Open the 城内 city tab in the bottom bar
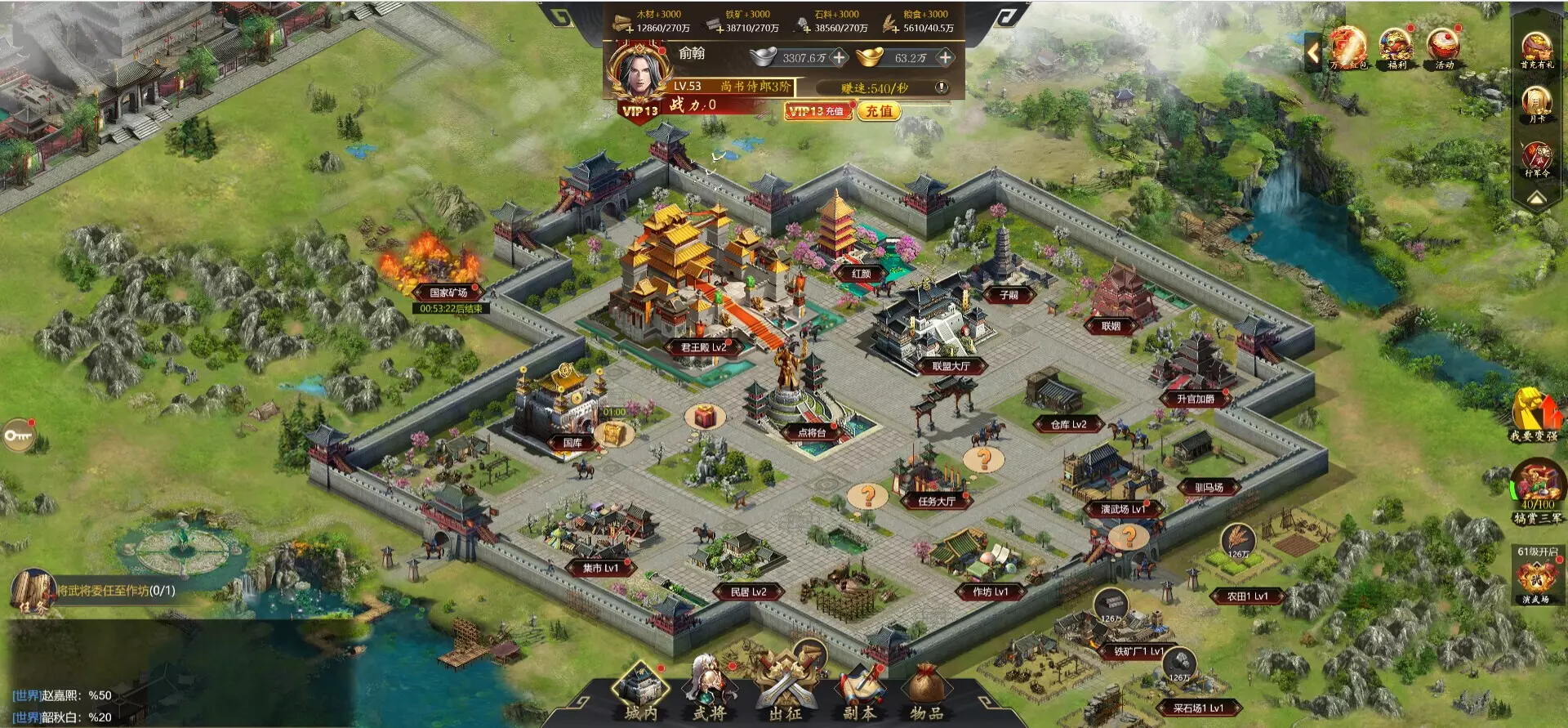This screenshot has height=728, width=1568. [641, 690]
